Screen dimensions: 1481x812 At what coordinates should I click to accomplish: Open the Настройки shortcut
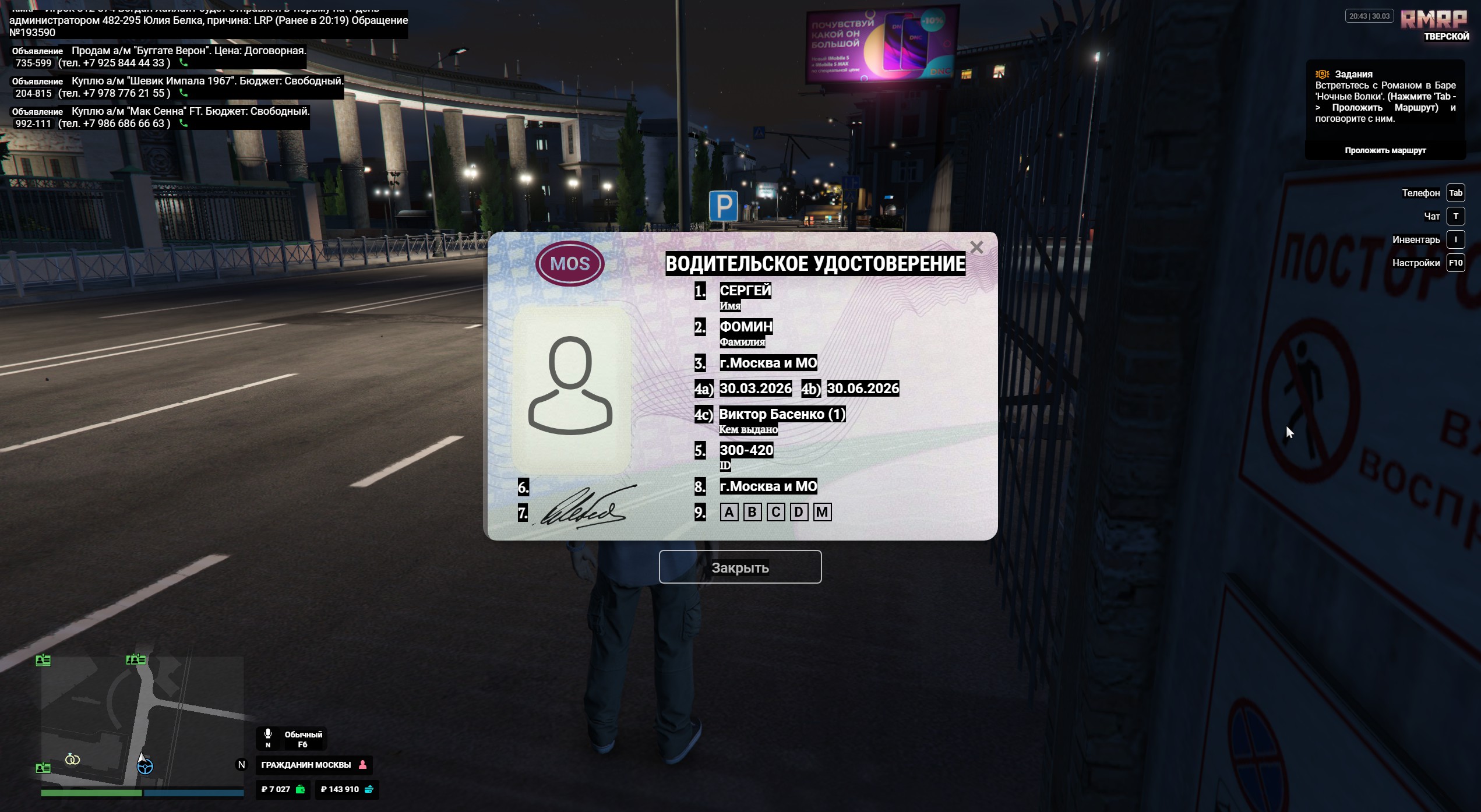point(1455,263)
